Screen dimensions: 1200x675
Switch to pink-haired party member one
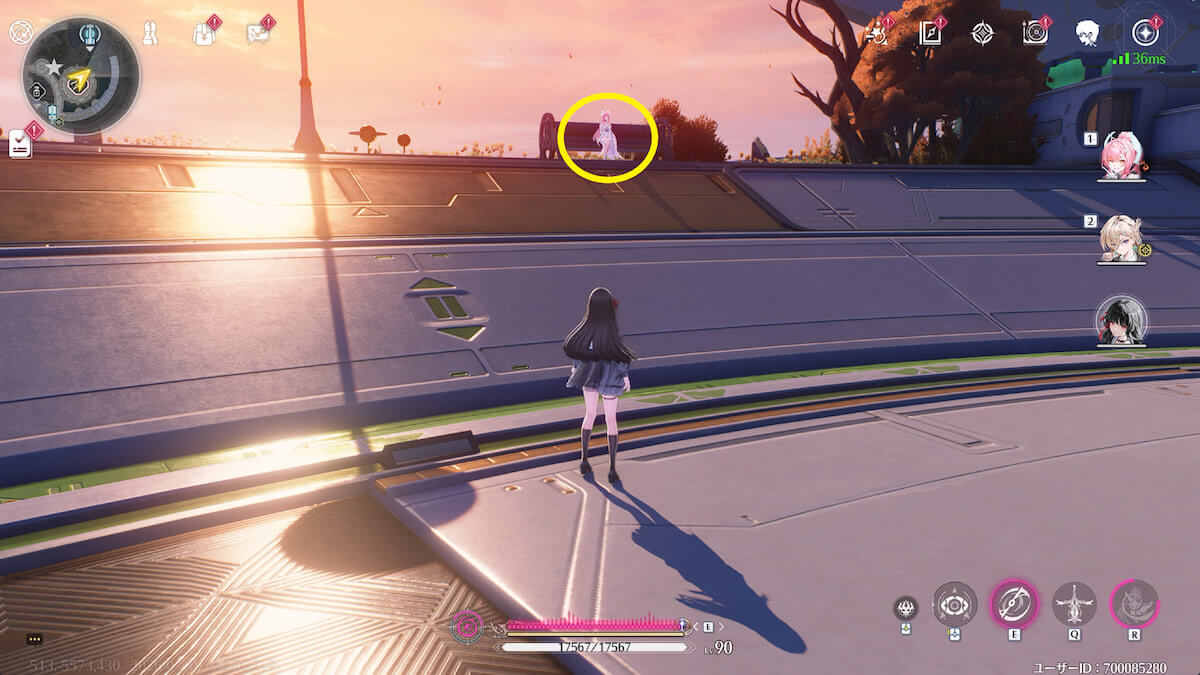tap(1121, 158)
